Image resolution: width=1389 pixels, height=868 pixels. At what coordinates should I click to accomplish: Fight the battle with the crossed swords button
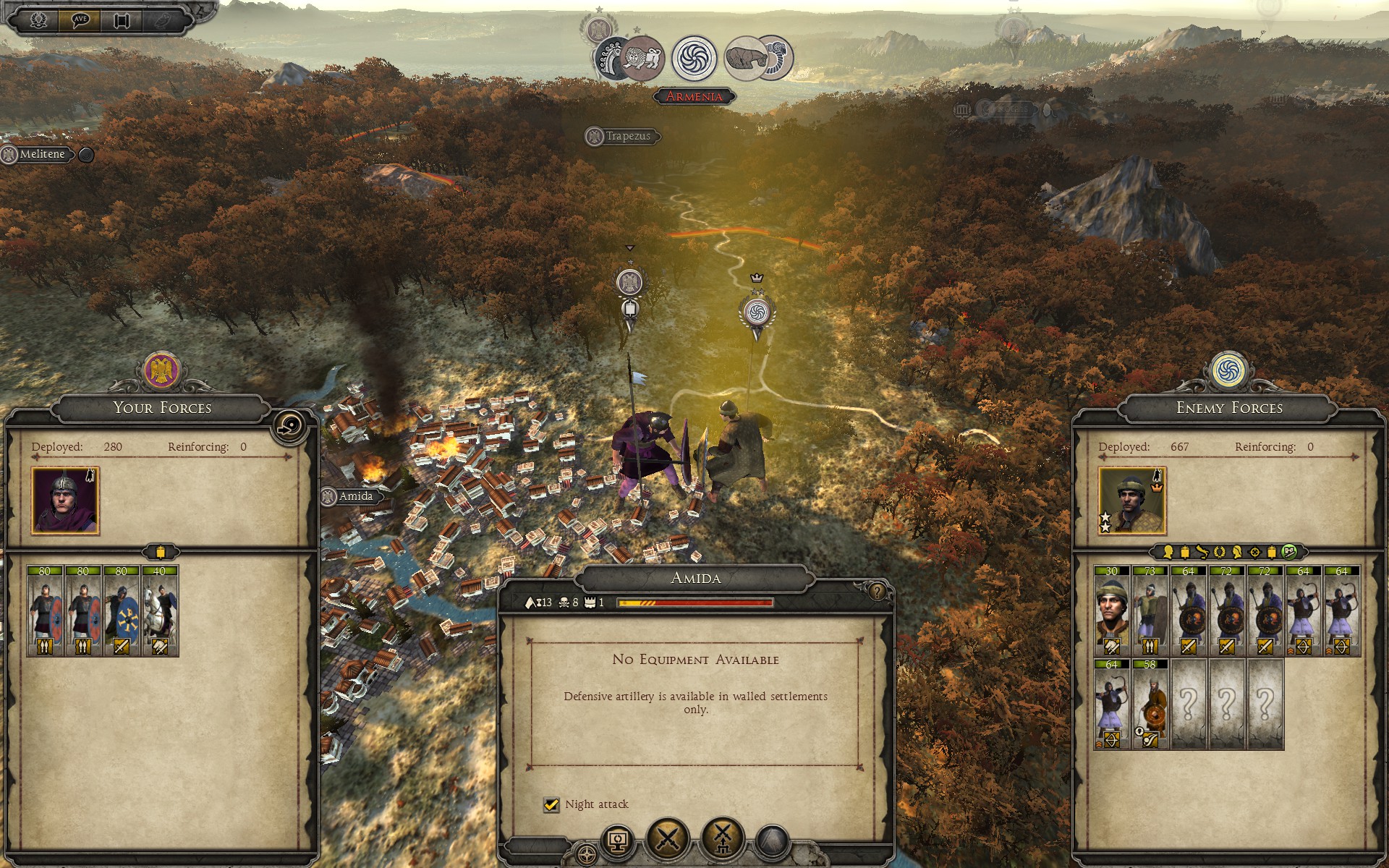(x=667, y=839)
